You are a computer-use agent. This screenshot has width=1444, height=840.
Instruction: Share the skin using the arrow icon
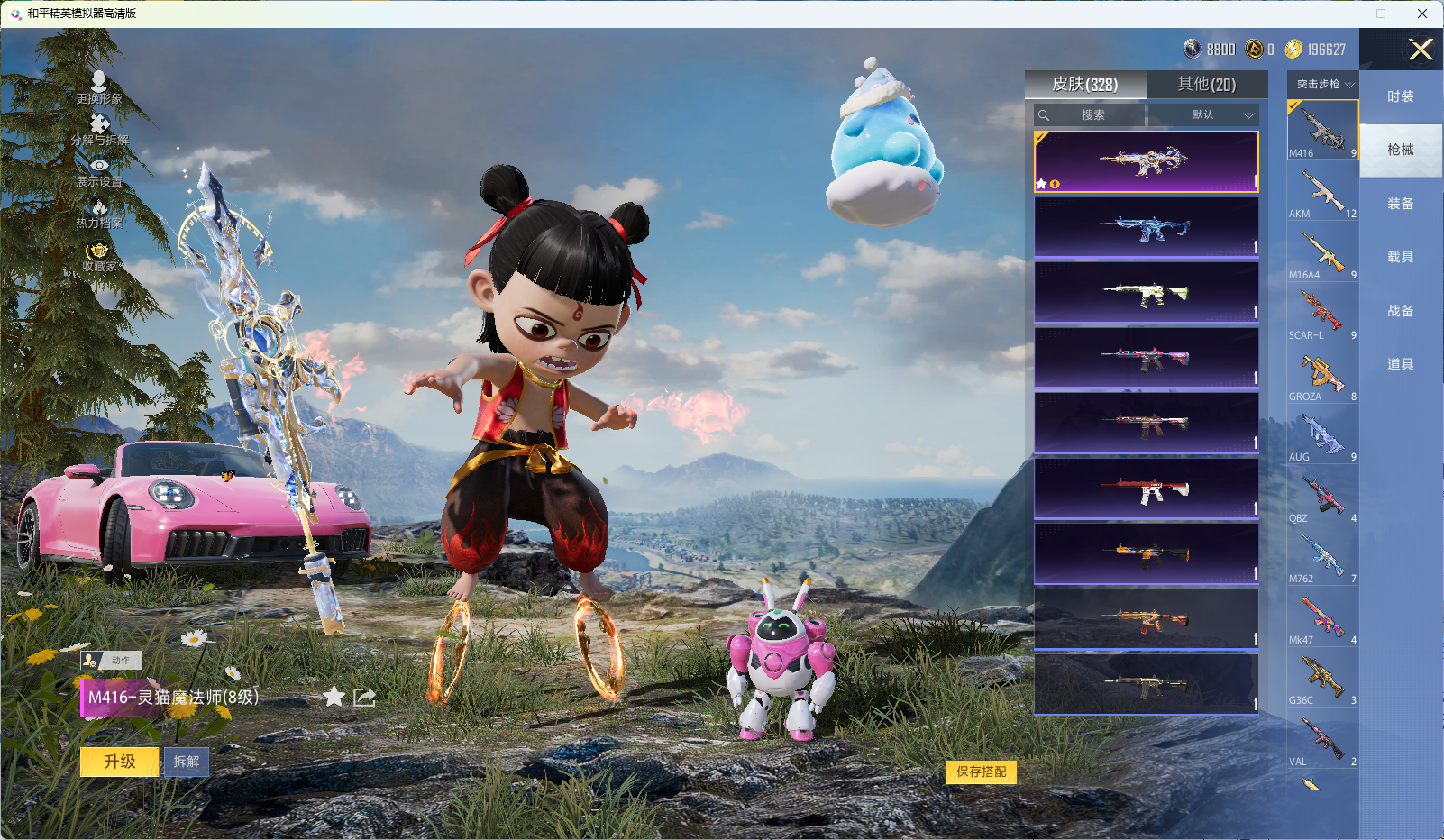click(x=364, y=697)
